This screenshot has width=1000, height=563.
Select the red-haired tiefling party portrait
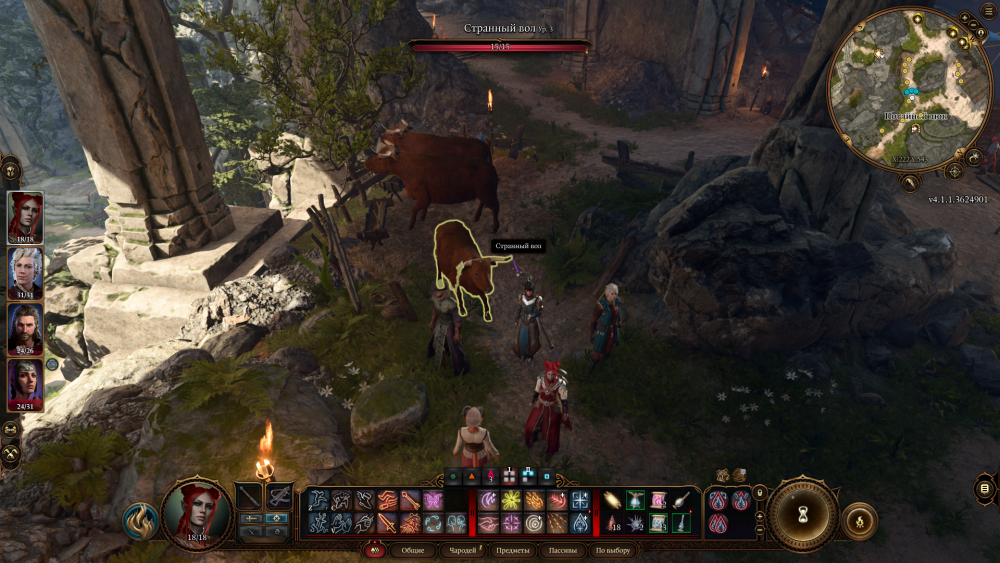25,214
